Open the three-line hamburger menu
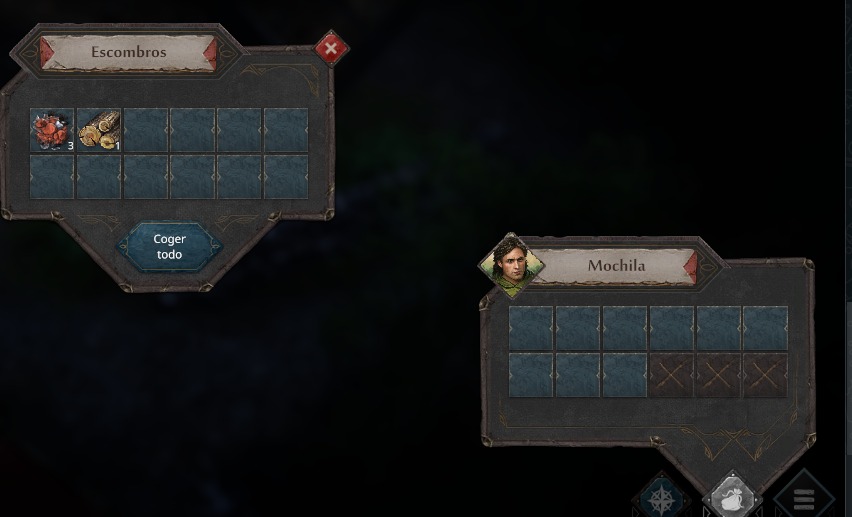This screenshot has height=517, width=852. coord(803,498)
